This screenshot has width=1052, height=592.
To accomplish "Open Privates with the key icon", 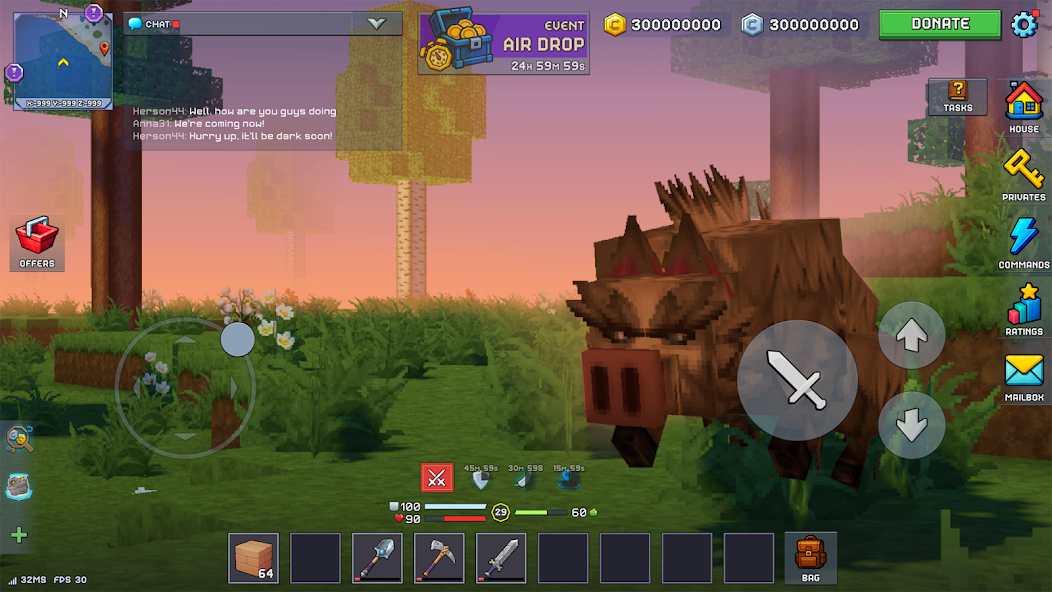I will (x=1023, y=174).
